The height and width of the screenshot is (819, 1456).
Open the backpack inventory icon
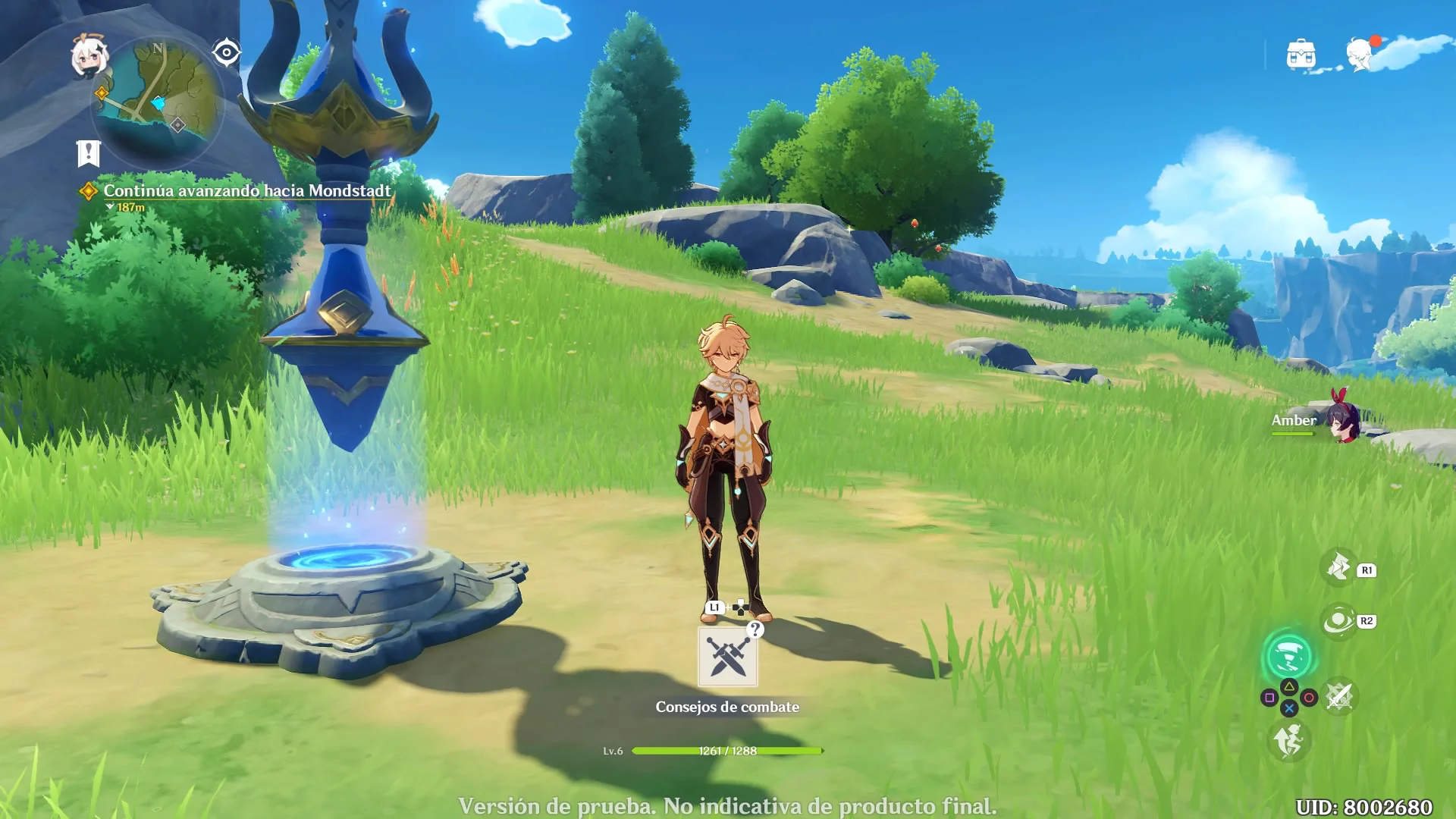pos(1301,55)
